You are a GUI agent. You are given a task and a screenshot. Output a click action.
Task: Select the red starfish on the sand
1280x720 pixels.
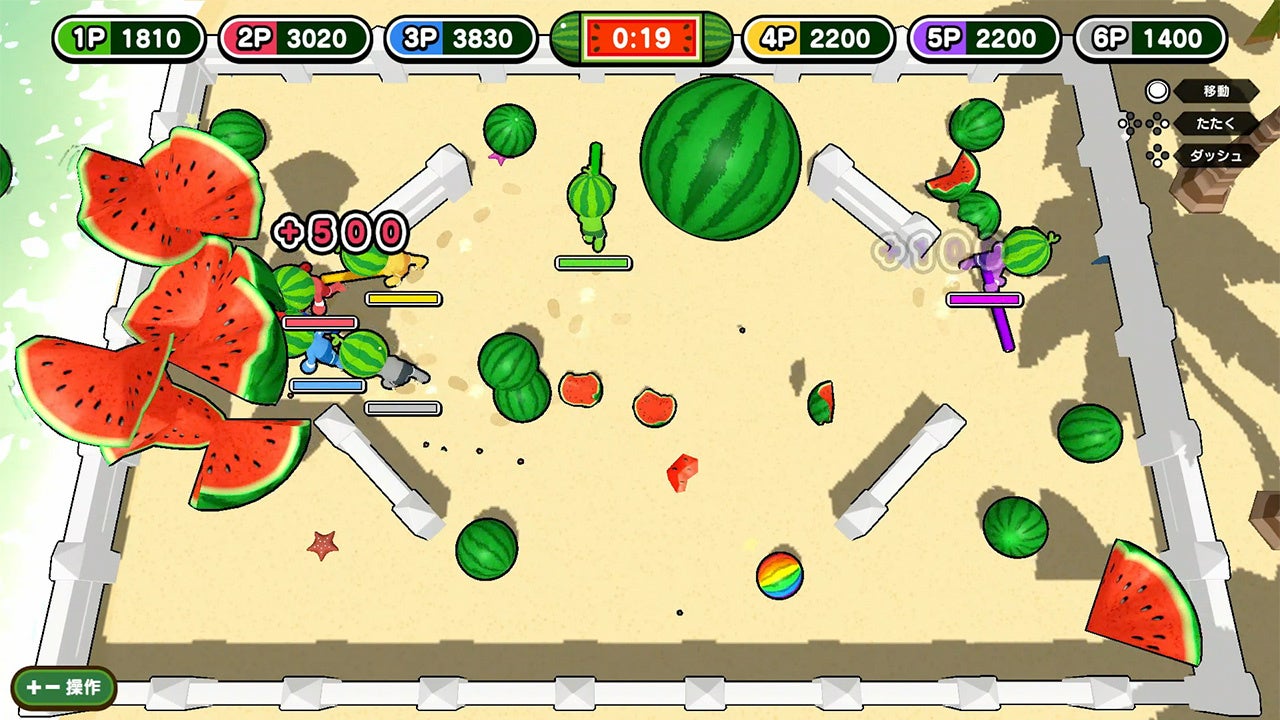[321, 547]
